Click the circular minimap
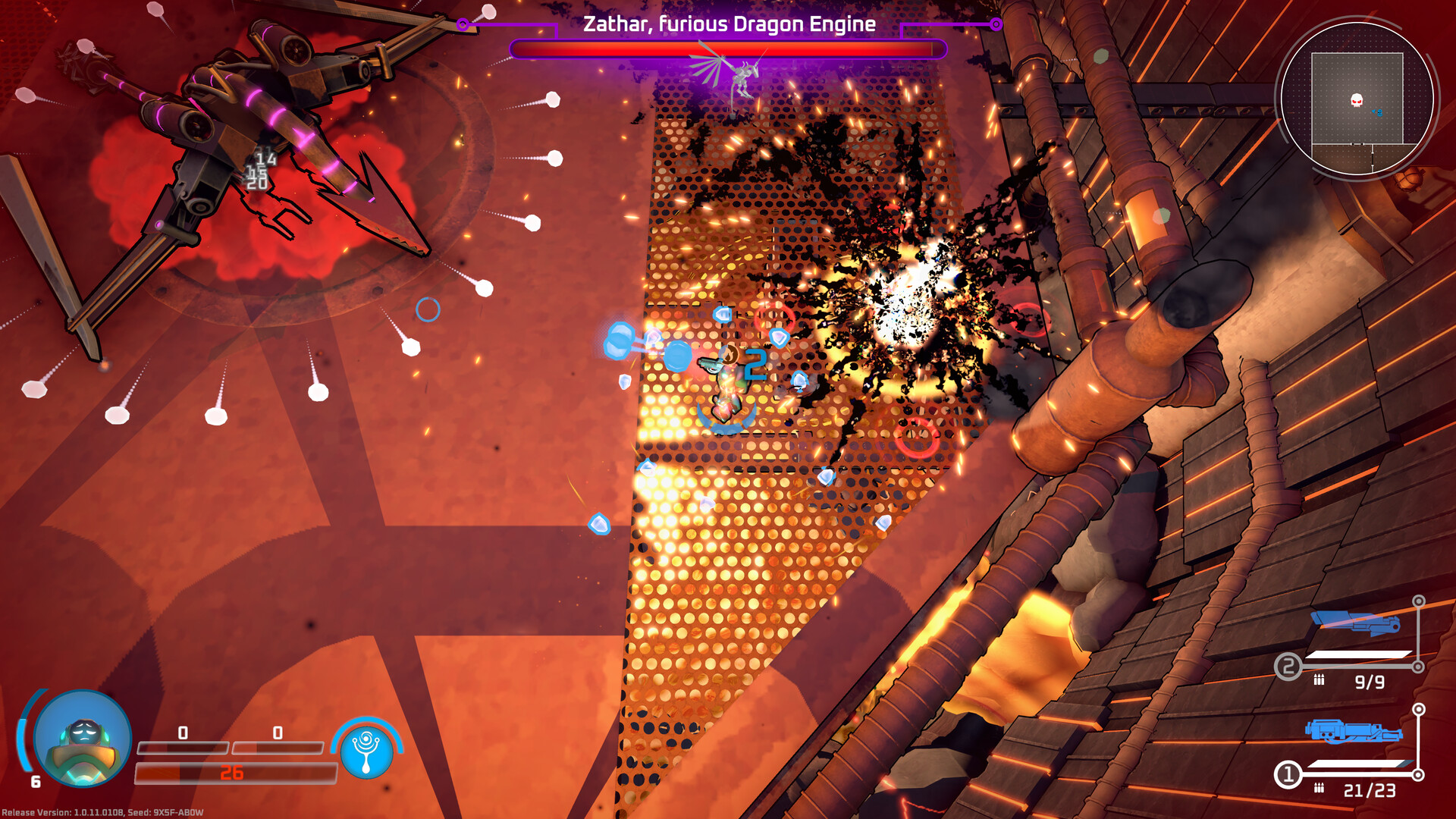Screen dimensions: 1456x819 pos(1357,99)
